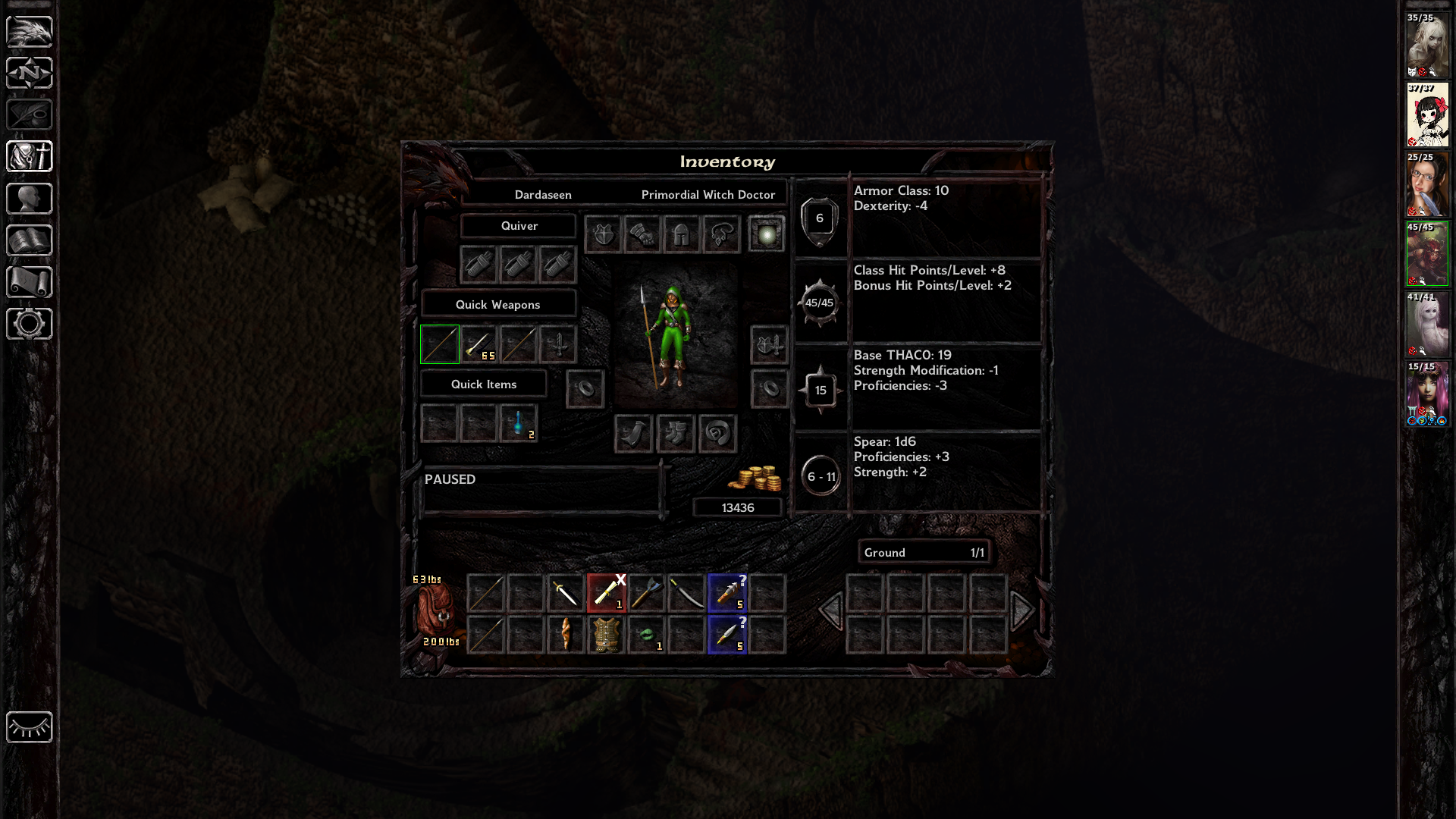Select the short sword in backpack
Viewport: 1456px width, 819px height.
tap(566, 592)
